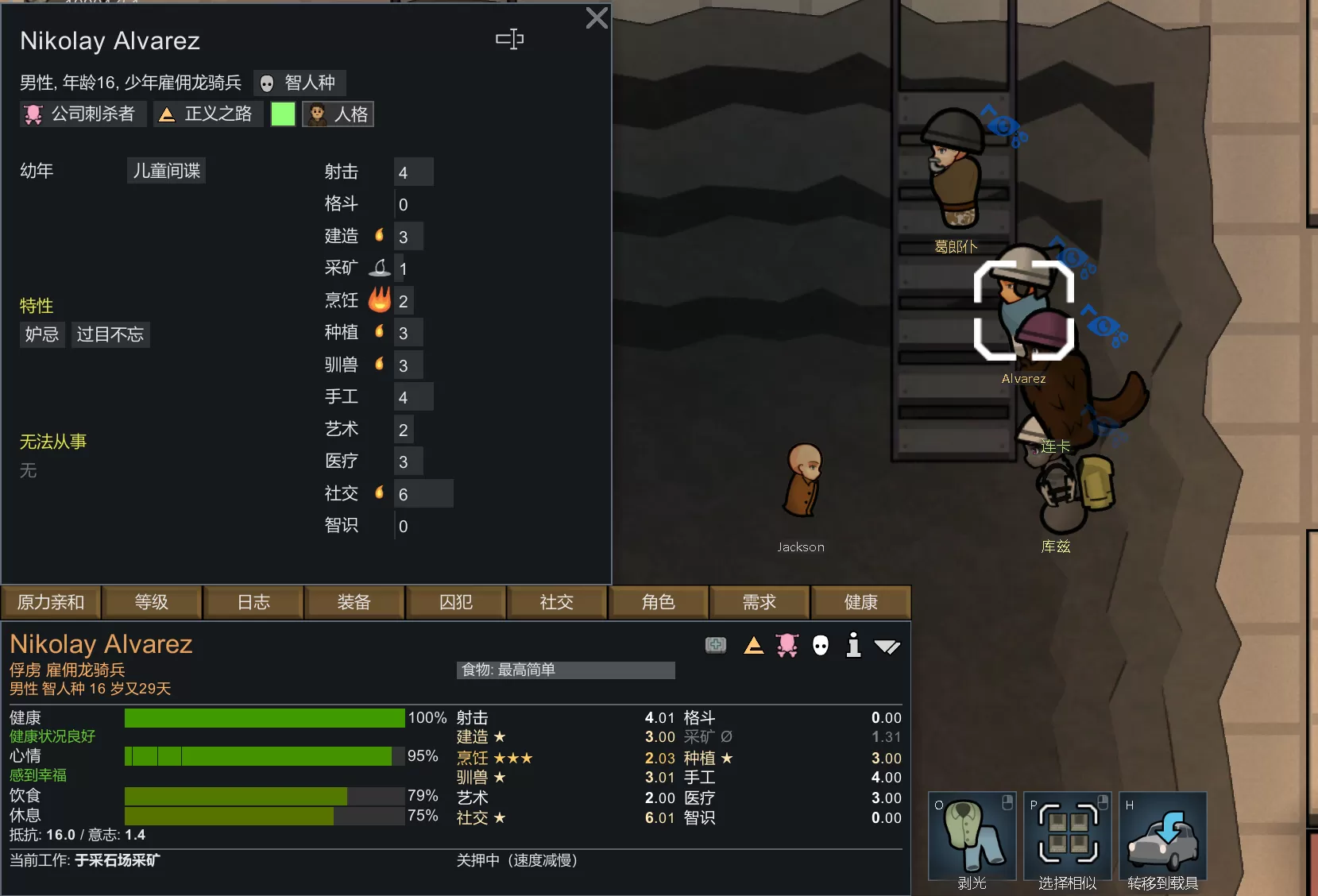Click the 智人种 xenotype label
Viewport: 1318px width, 896px height.
coord(300,83)
